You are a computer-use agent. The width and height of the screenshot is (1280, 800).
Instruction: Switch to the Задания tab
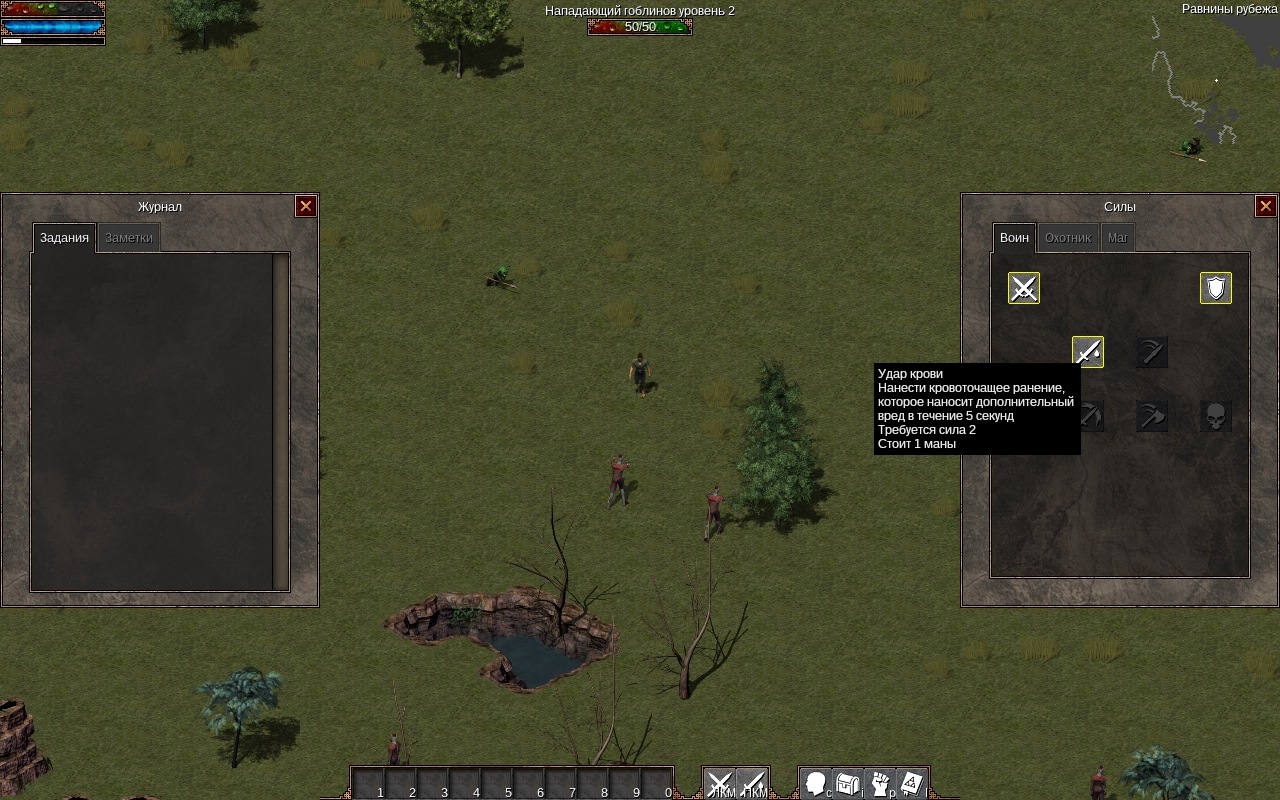pyautogui.click(x=64, y=238)
